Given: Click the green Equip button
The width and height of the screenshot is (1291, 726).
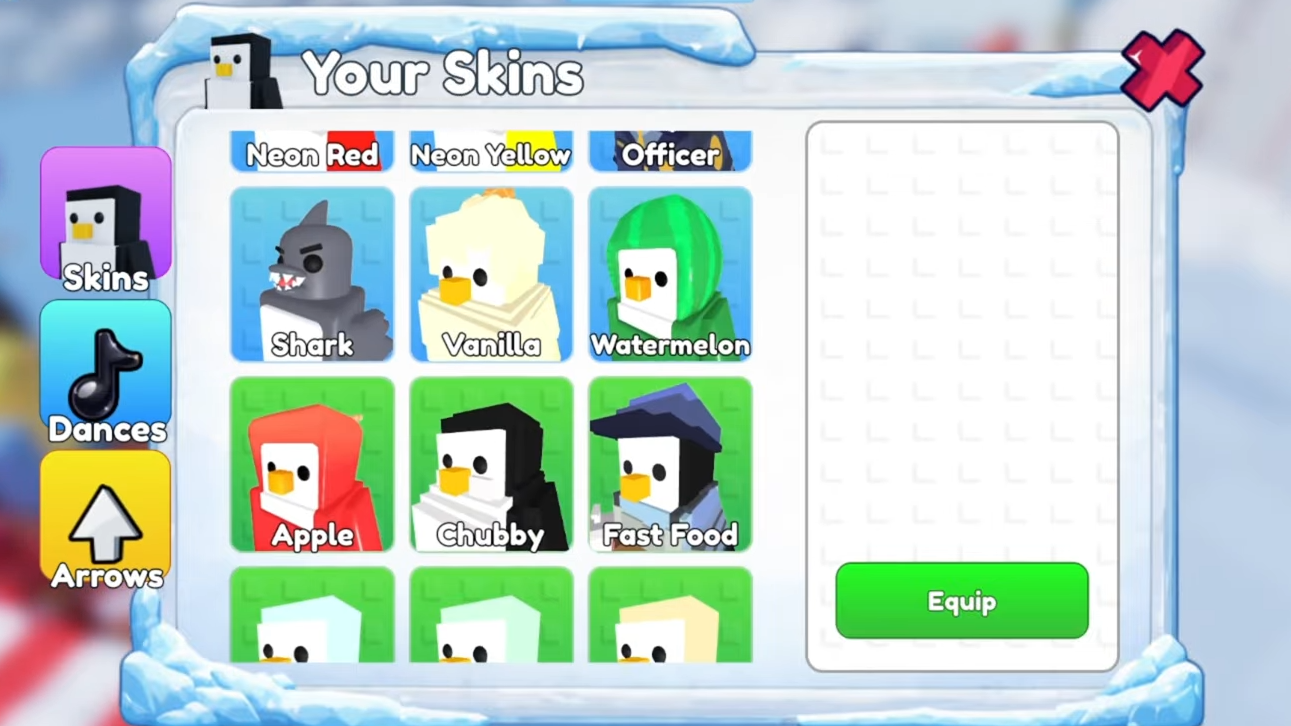Looking at the screenshot, I should (961, 600).
